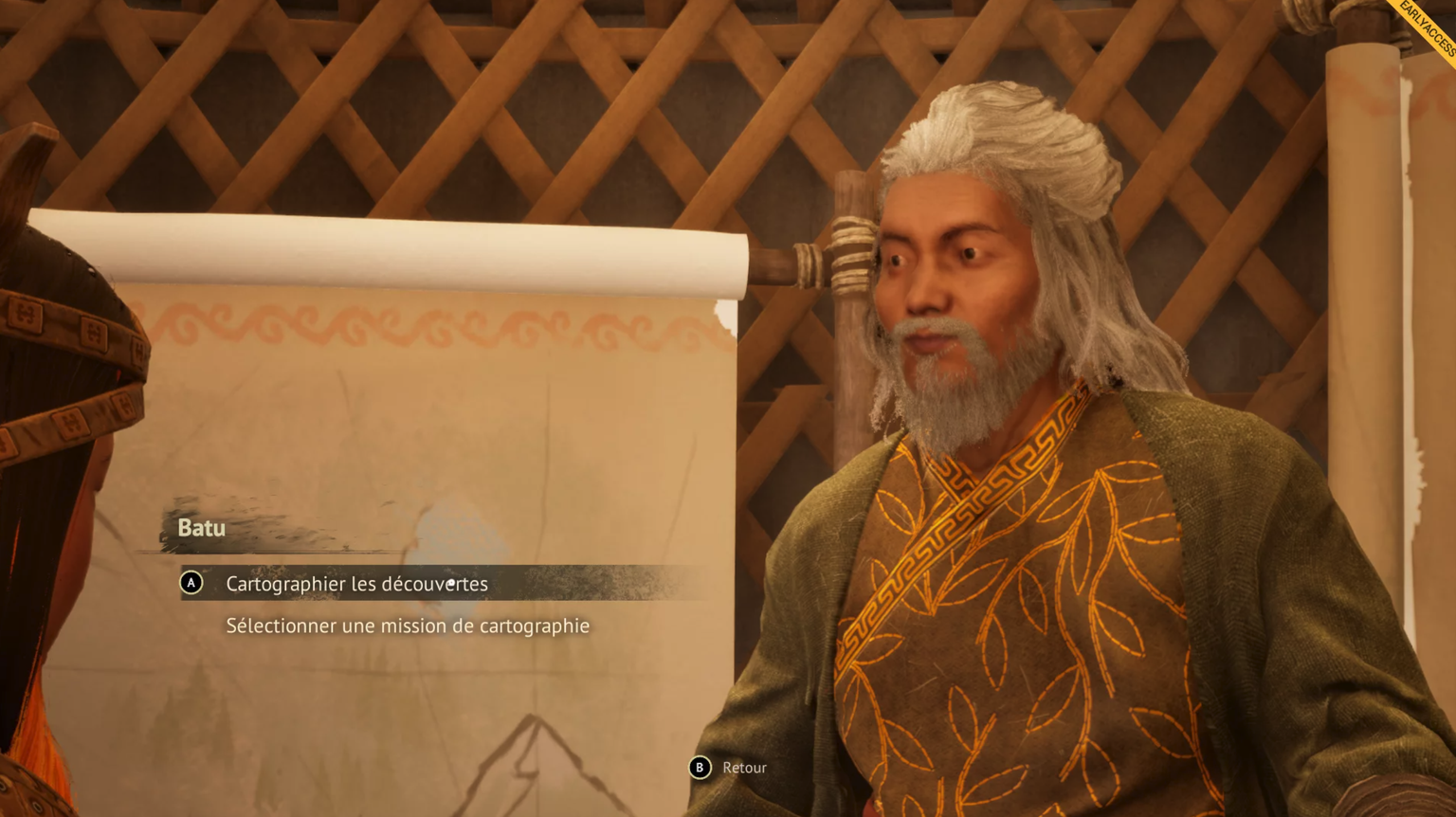Click the circular B glyph next to Retour
The height and width of the screenshot is (817, 1456).
point(701,768)
